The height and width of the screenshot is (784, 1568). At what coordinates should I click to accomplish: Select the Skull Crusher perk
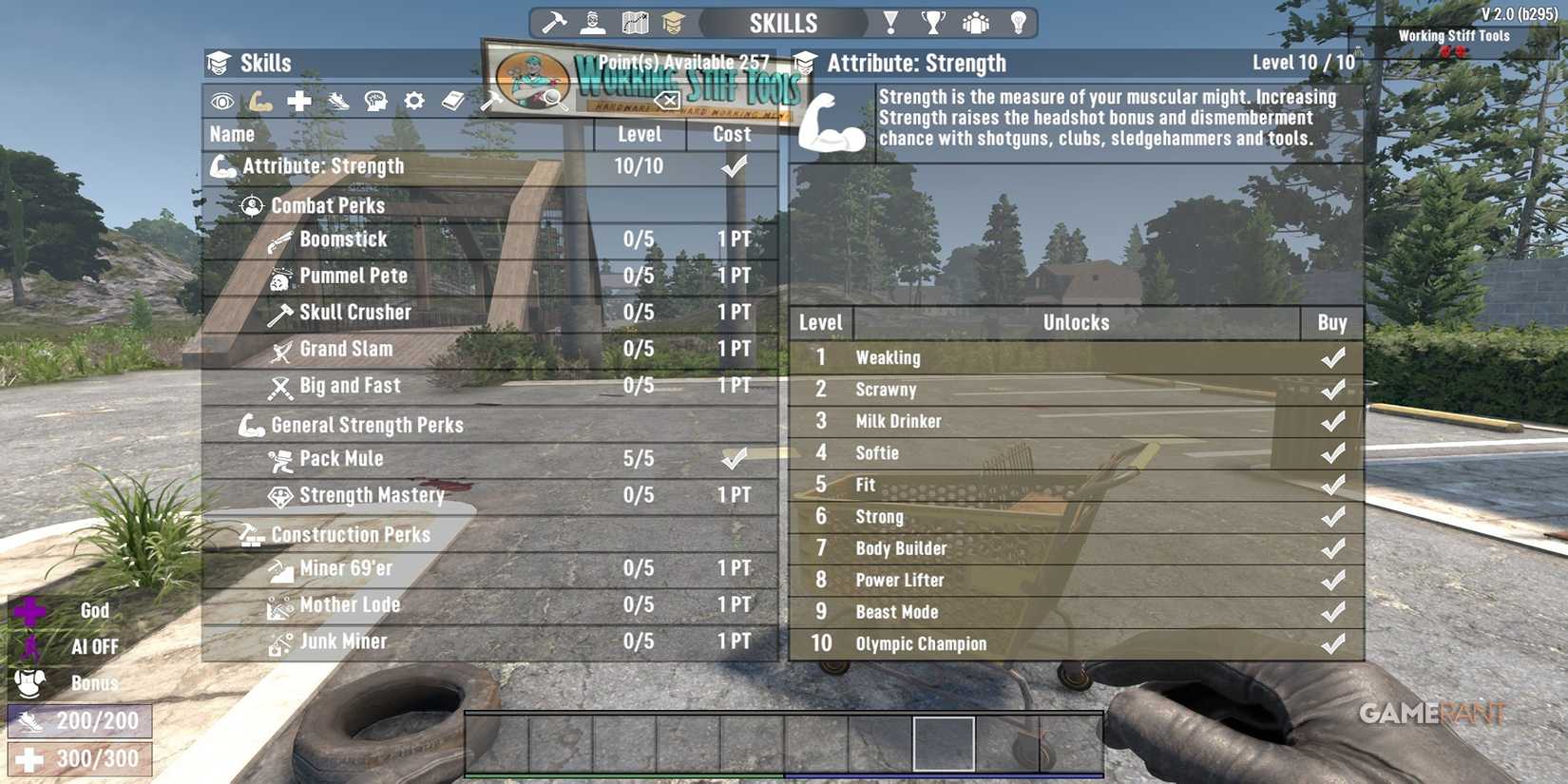354,312
